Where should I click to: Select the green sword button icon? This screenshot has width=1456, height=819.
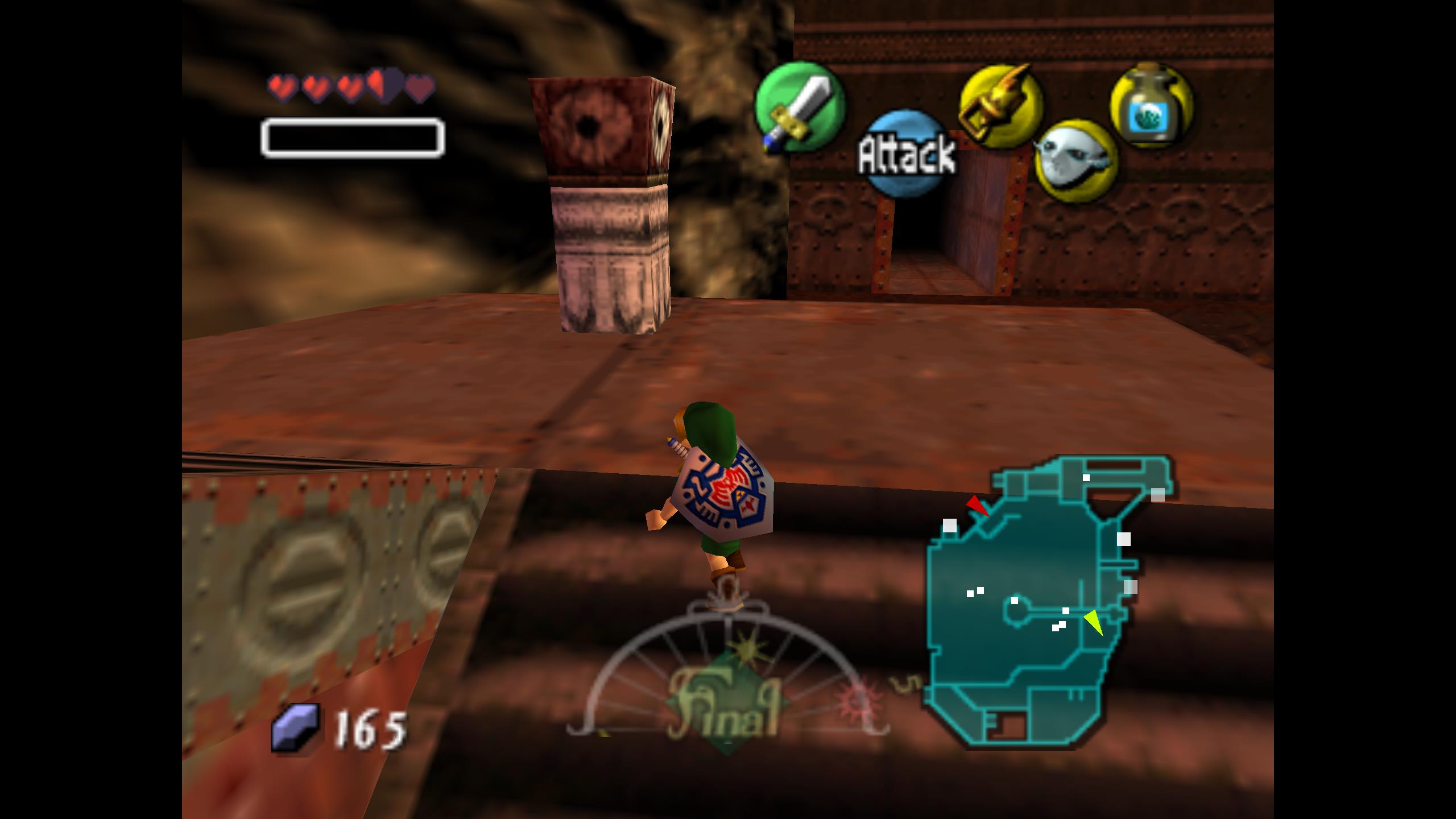tap(799, 107)
